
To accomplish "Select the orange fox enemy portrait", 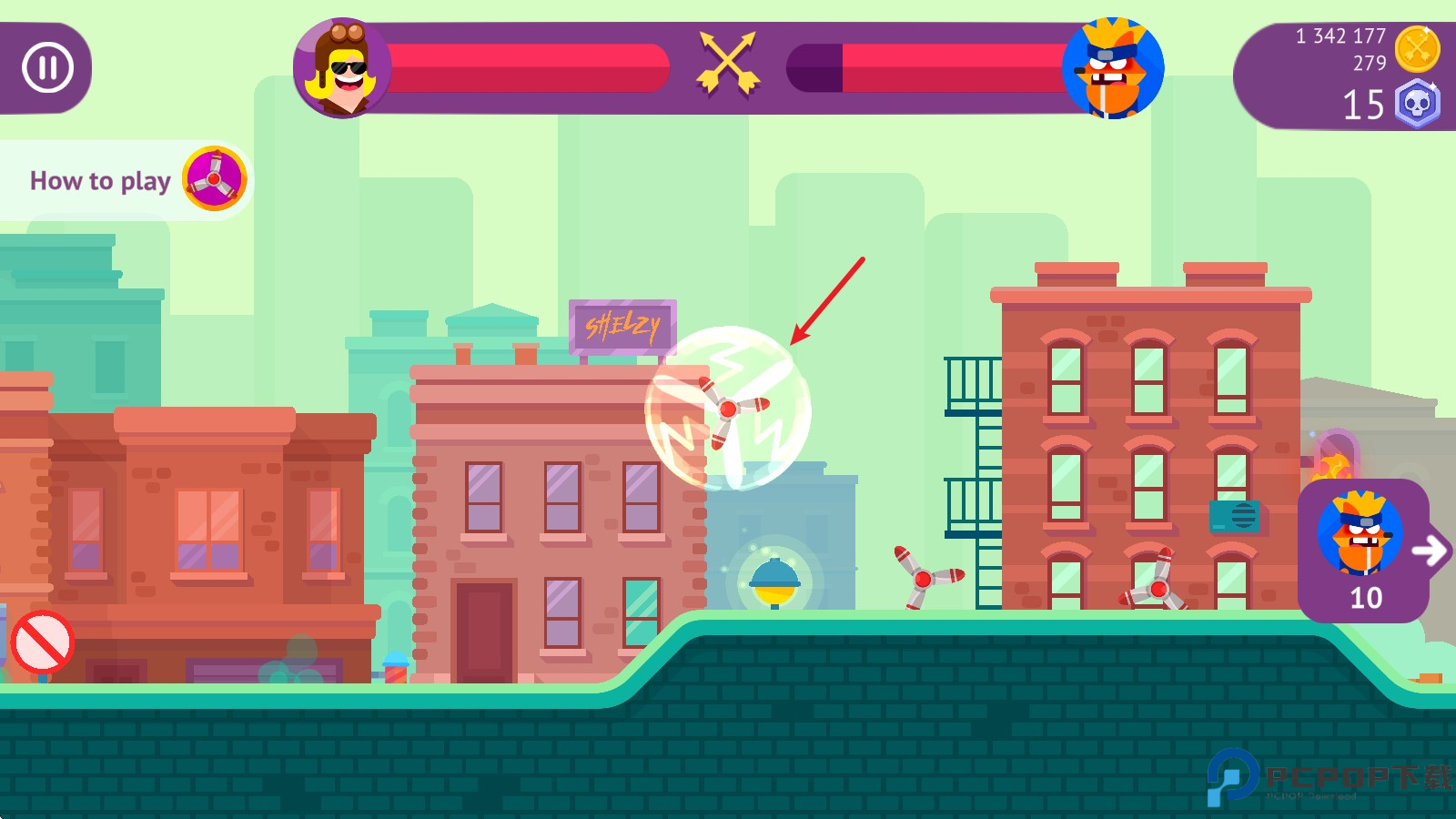I will click(1112, 69).
